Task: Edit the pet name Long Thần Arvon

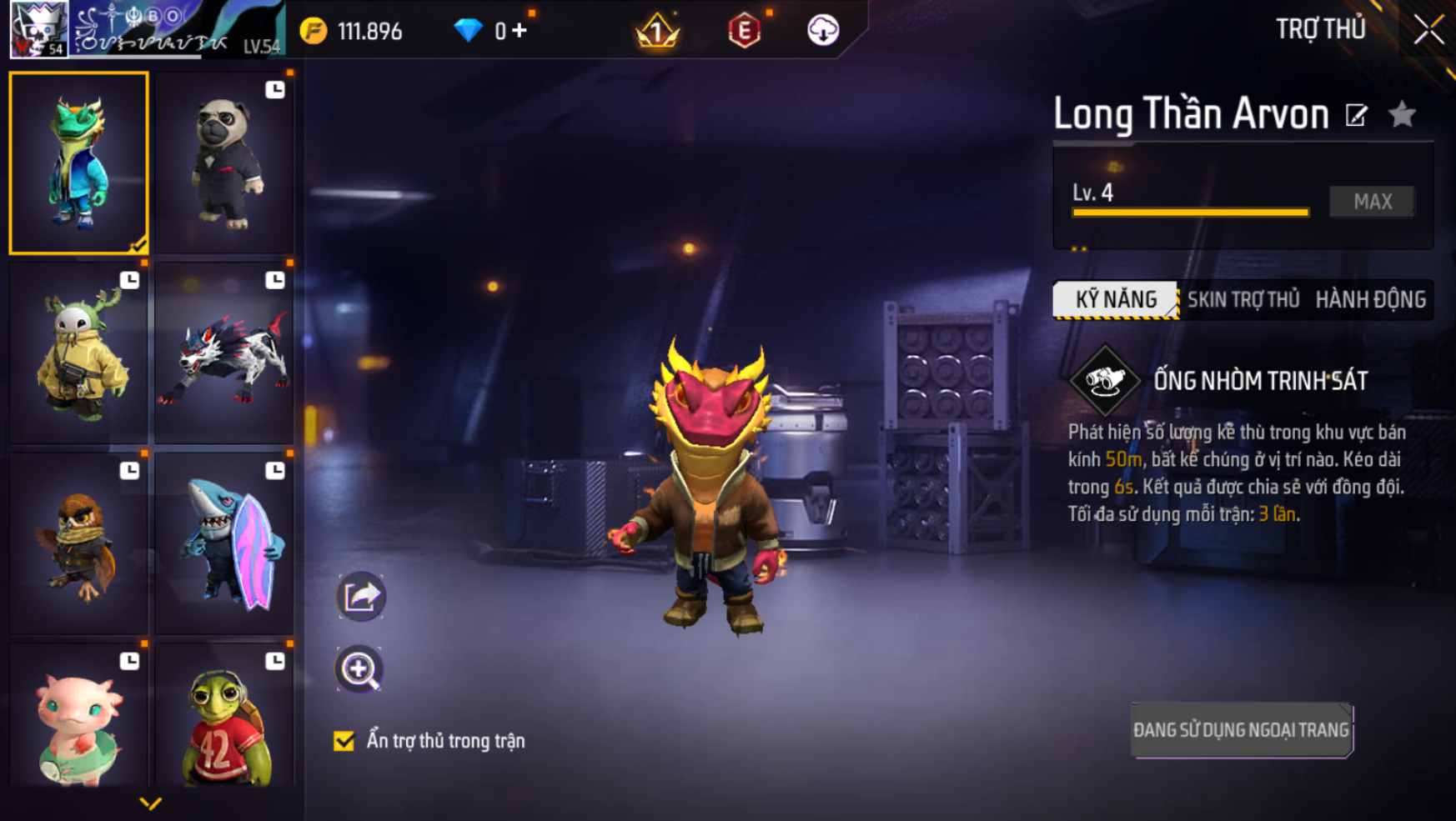Action: click(1357, 115)
